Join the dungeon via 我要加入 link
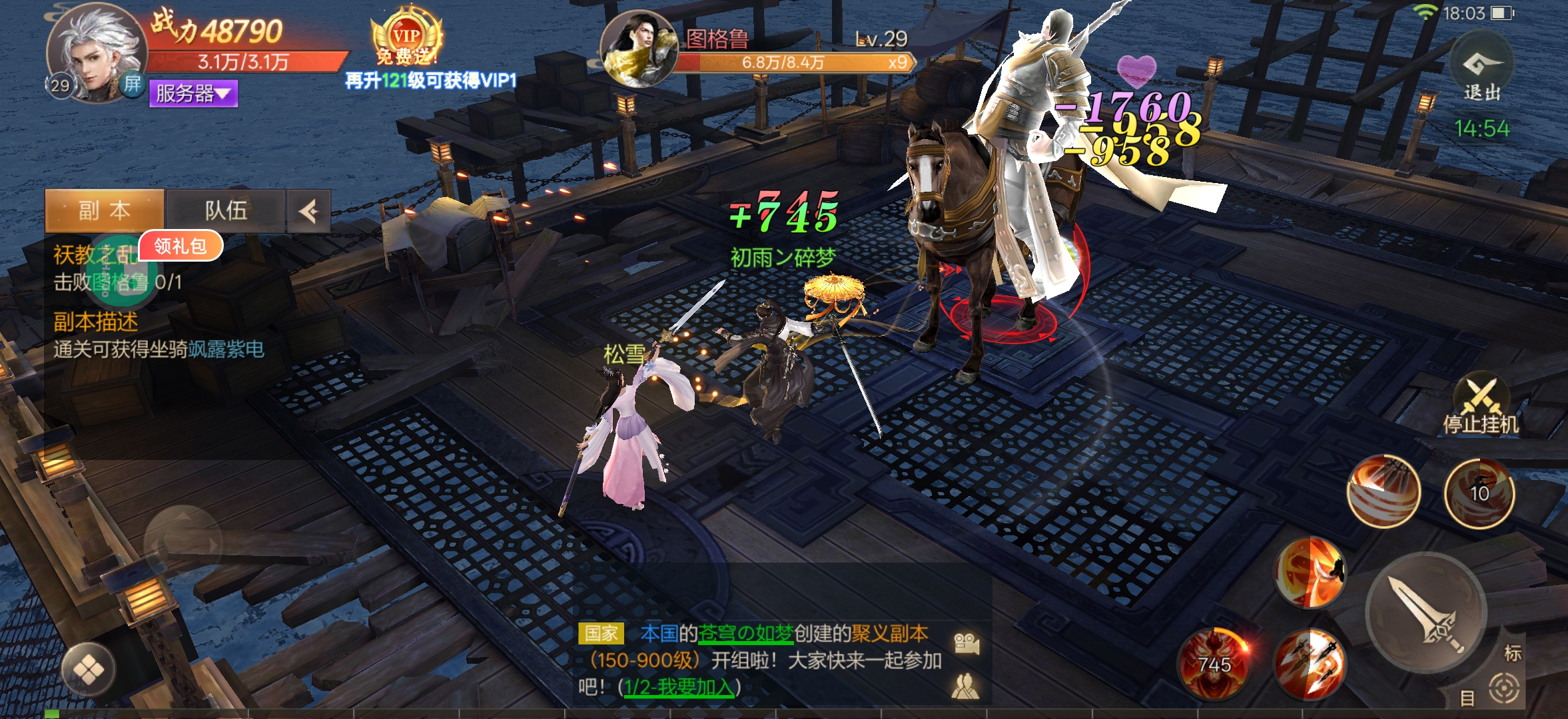The height and width of the screenshot is (719, 1568). [x=679, y=686]
